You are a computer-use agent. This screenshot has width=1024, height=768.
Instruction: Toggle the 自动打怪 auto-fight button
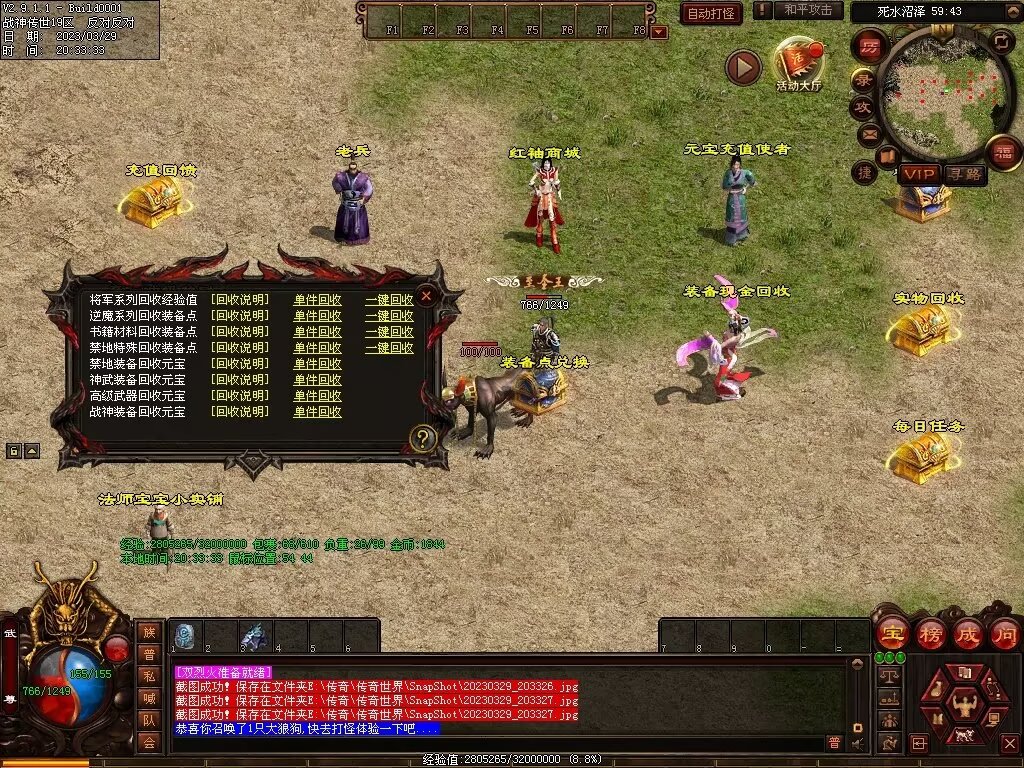click(x=711, y=13)
